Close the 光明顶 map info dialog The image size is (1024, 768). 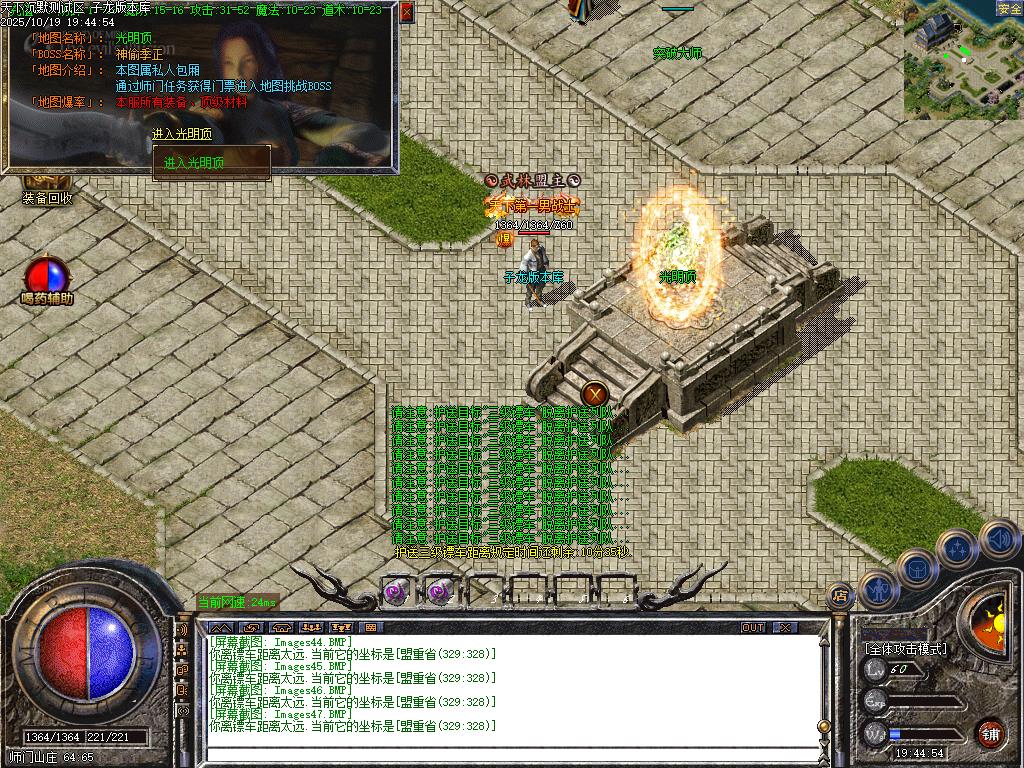click(x=406, y=12)
